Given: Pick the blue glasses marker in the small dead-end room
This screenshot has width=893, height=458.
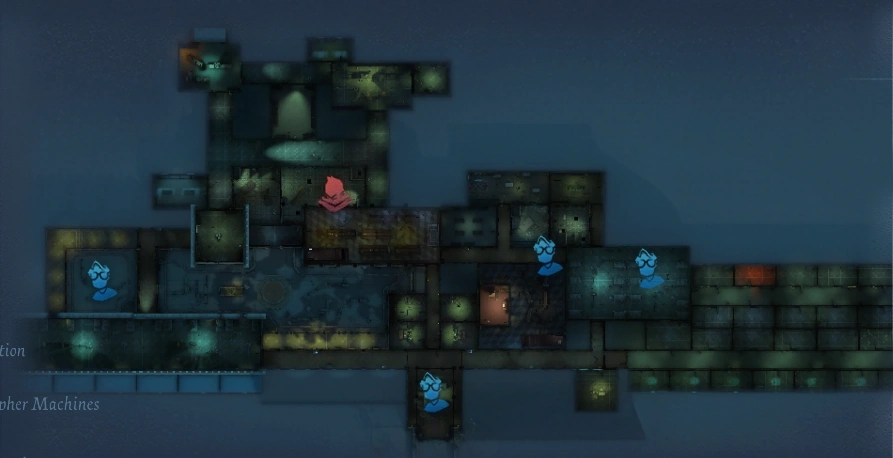Looking at the screenshot, I should point(432,391).
